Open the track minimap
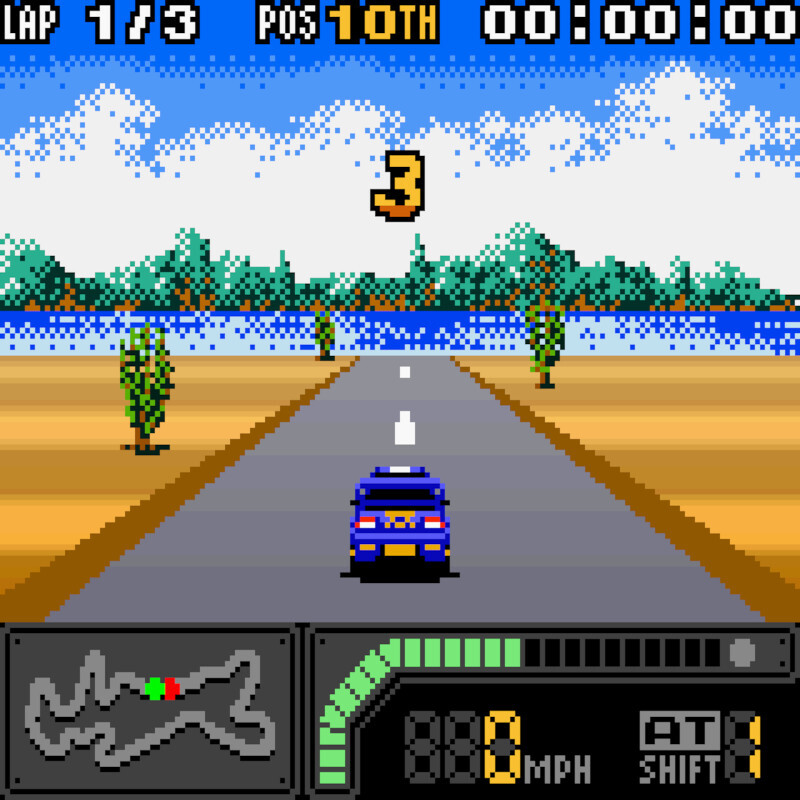The image size is (800, 800). pyautogui.click(x=150, y=708)
